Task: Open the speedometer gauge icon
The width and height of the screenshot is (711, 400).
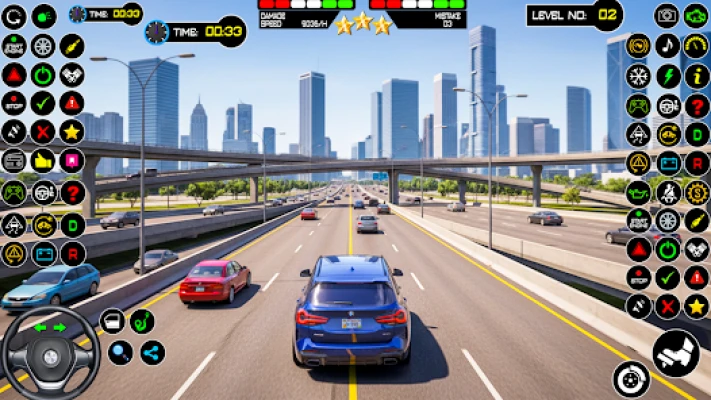Action: [696, 45]
